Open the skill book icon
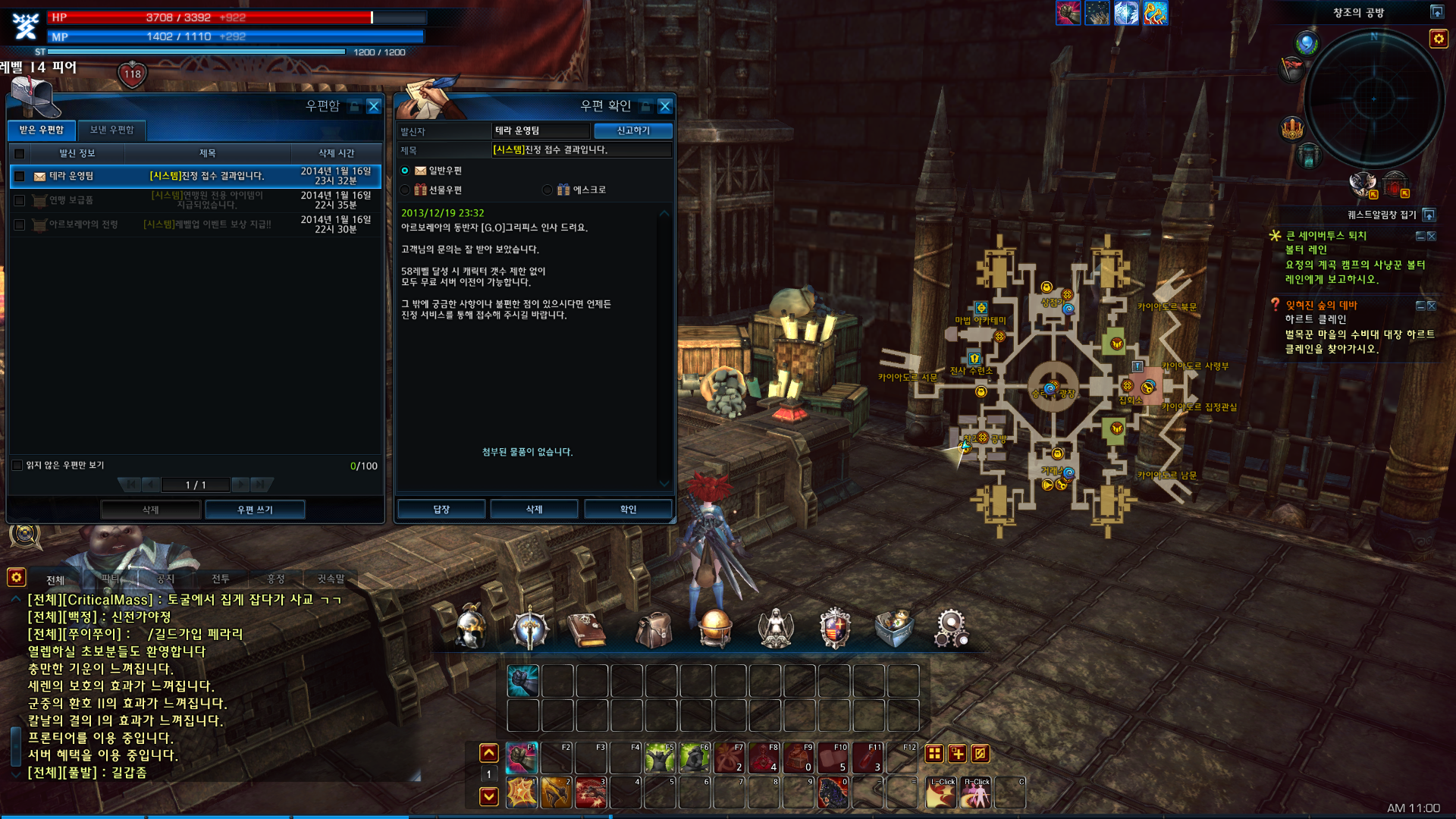 [x=586, y=629]
